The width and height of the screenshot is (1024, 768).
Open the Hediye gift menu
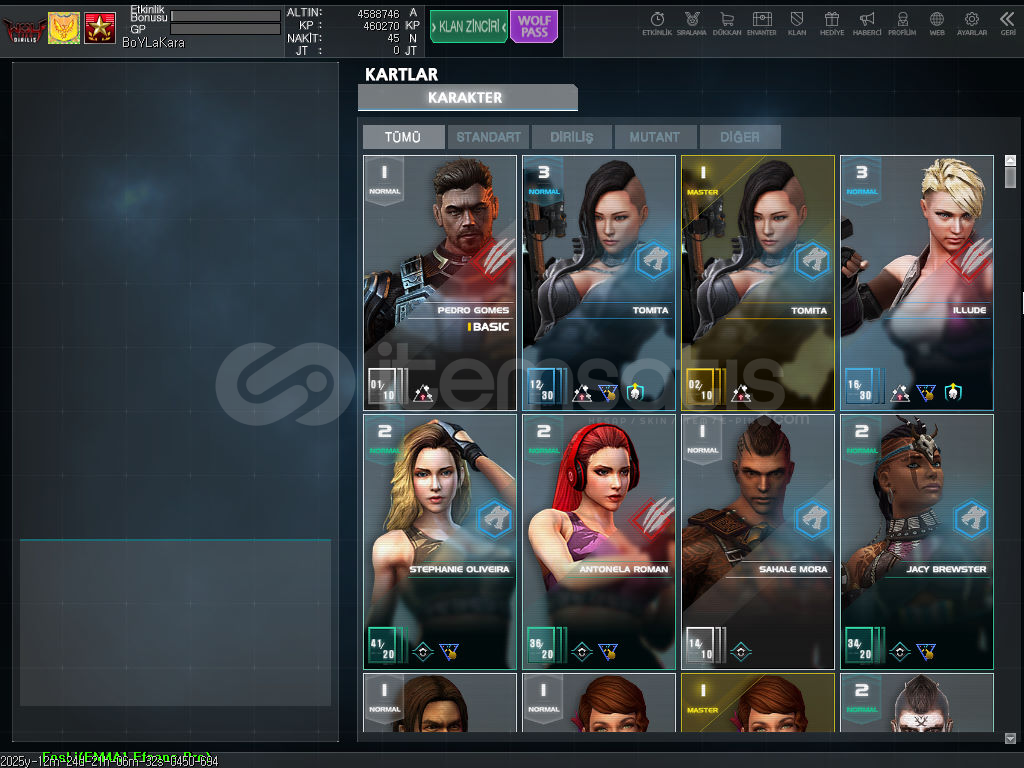coord(831,23)
